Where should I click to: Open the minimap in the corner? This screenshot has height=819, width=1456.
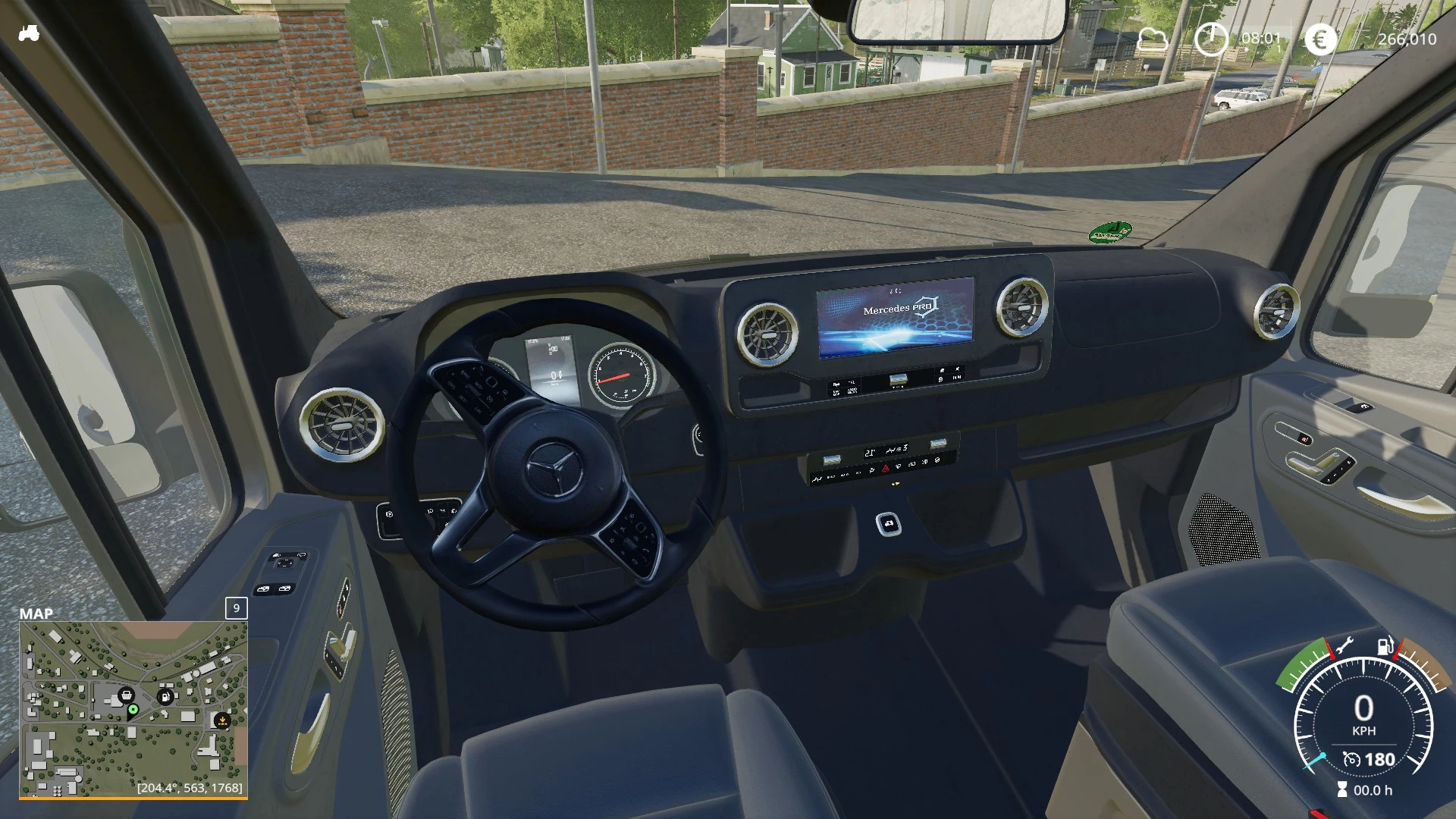coord(133,709)
